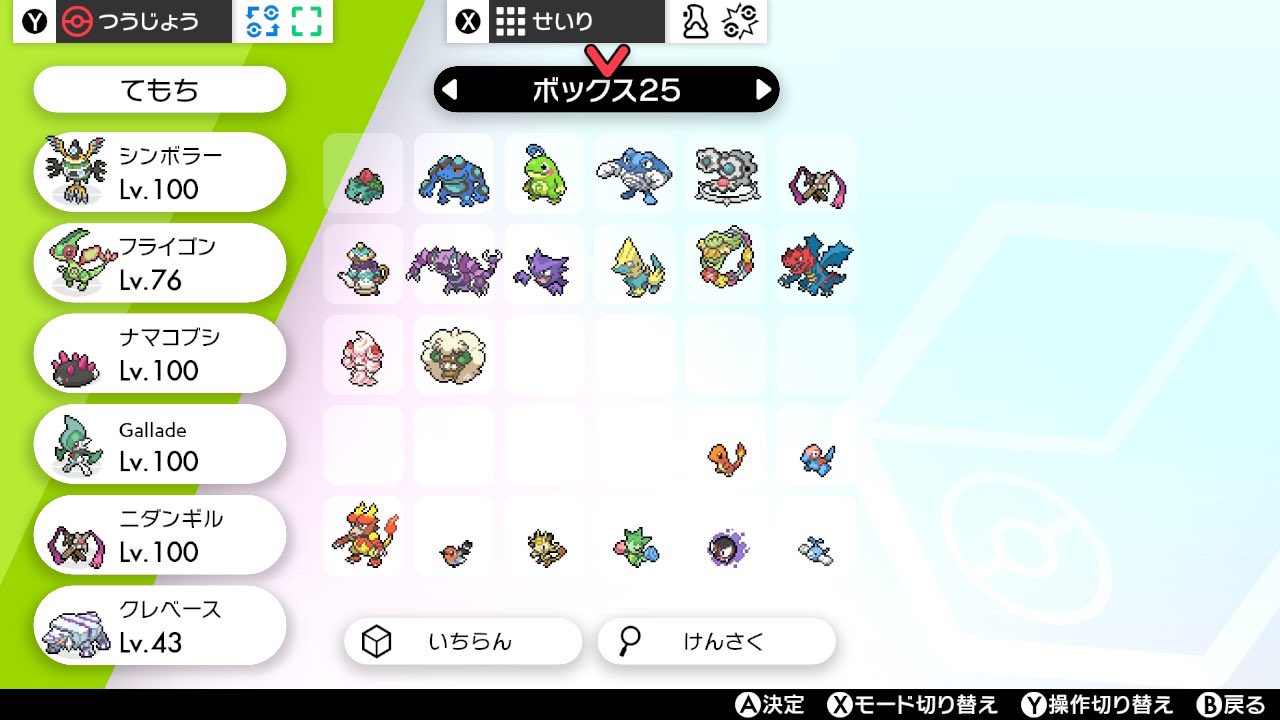The image size is (1280, 720).
Task: Switch to the てもち party tab
Action: click(158, 89)
